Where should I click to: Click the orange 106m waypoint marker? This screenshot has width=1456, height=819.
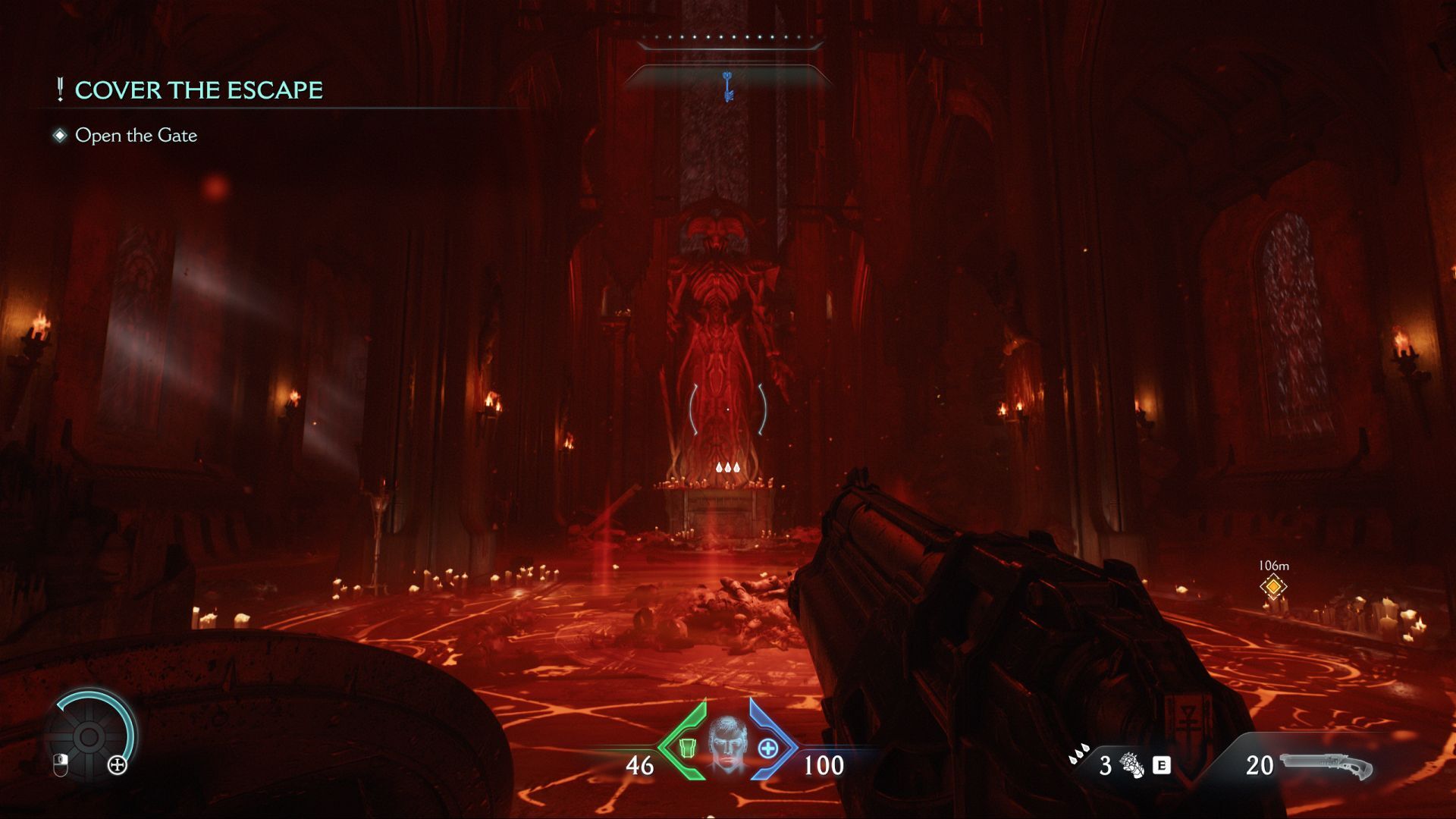(x=1273, y=586)
